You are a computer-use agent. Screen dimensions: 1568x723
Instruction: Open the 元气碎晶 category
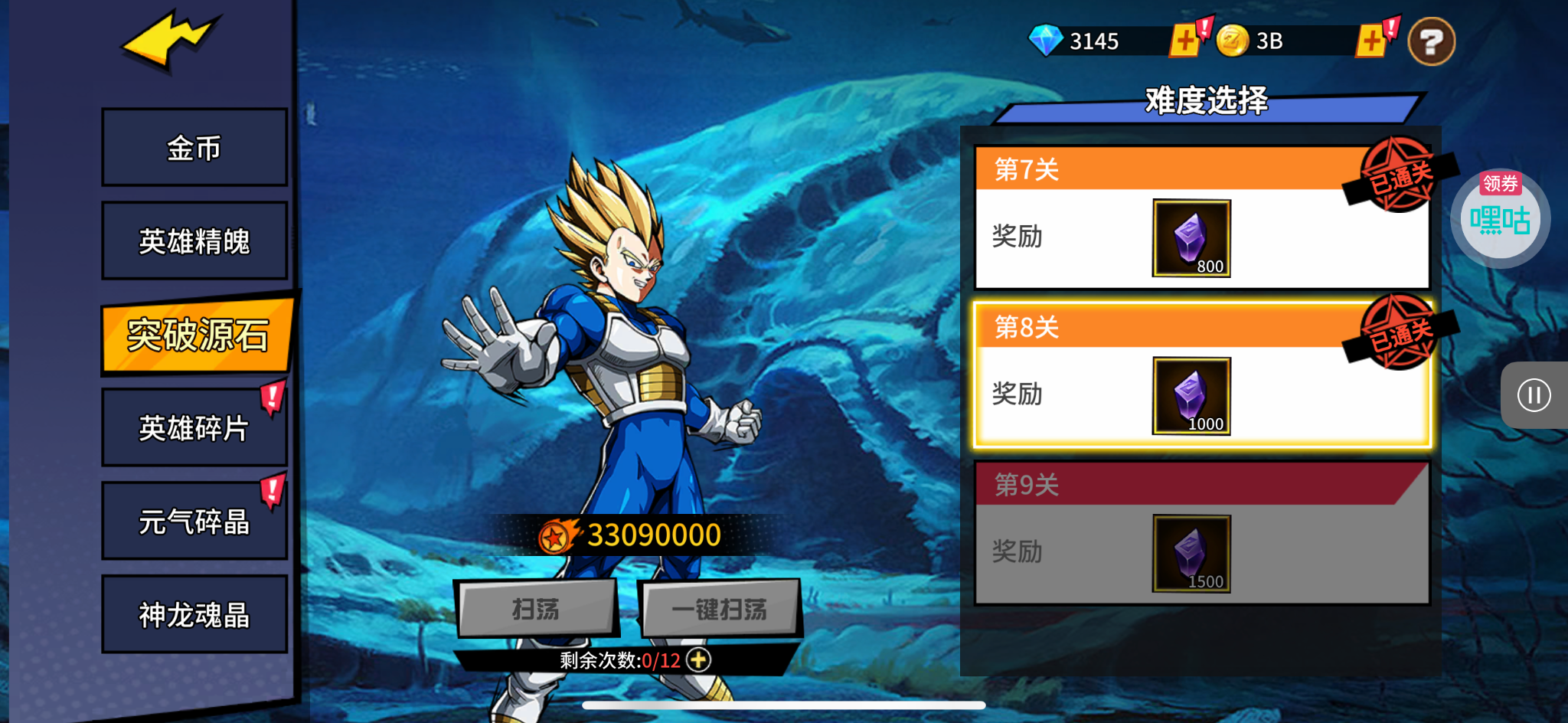click(194, 521)
